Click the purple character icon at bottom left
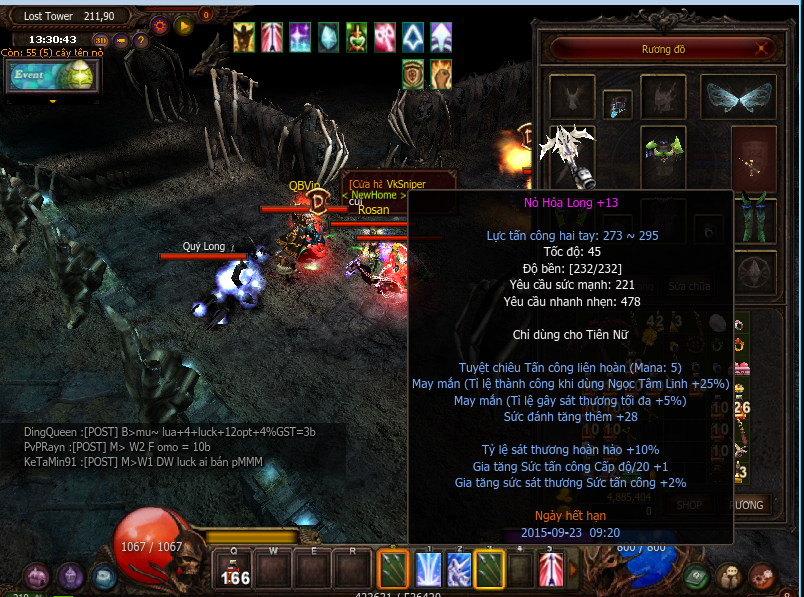The image size is (804, 597). 69,576
